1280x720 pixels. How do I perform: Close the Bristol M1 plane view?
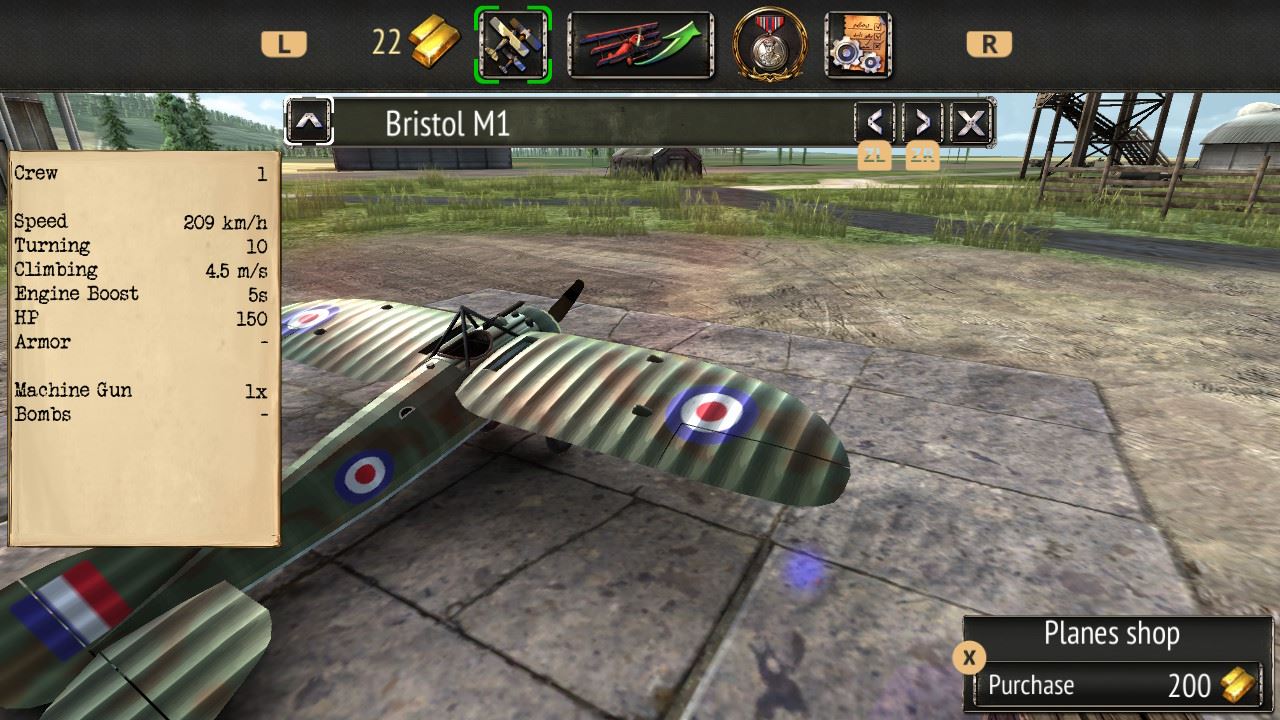click(x=970, y=123)
